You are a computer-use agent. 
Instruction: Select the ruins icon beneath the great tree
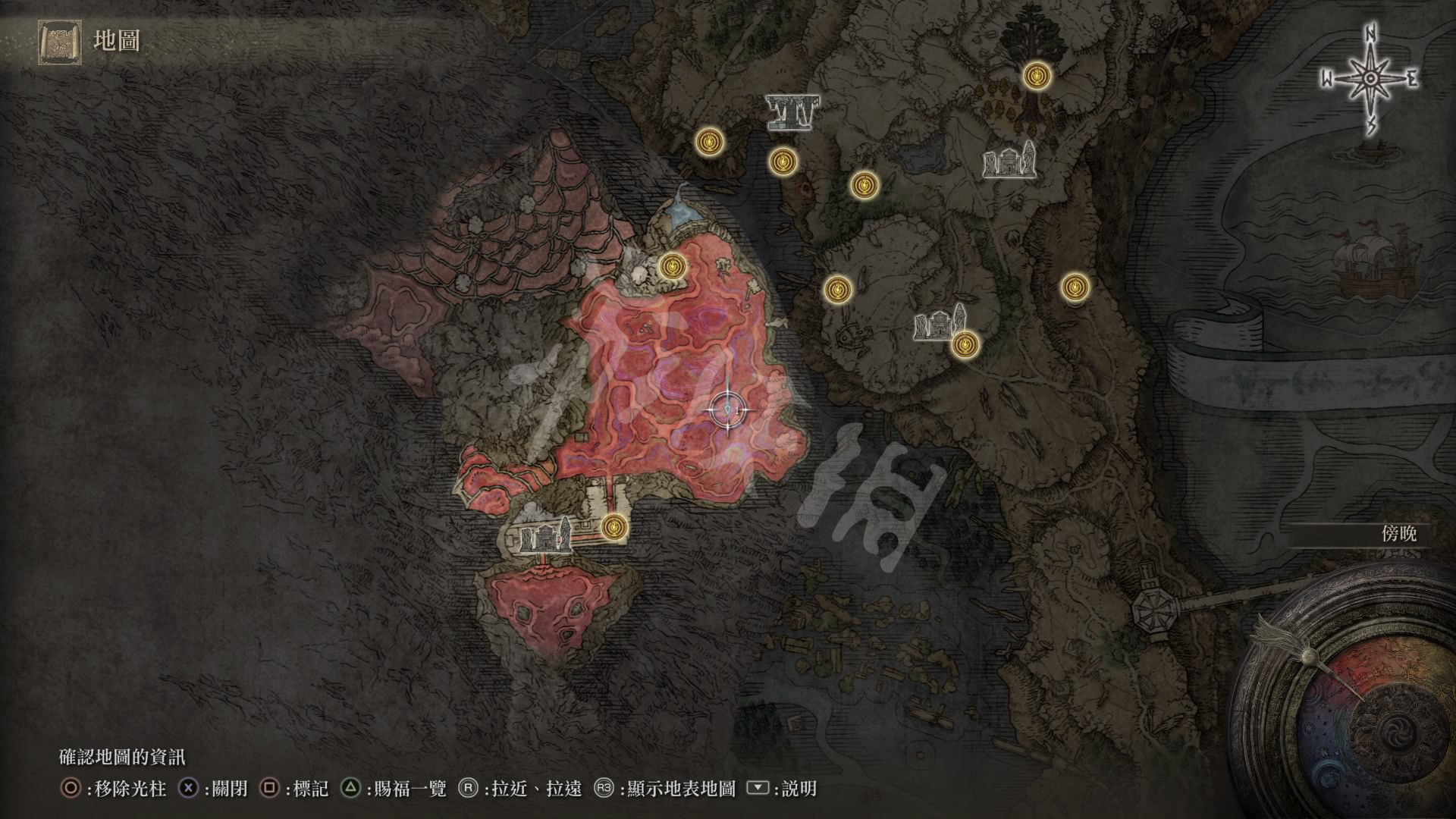[x=1009, y=162]
